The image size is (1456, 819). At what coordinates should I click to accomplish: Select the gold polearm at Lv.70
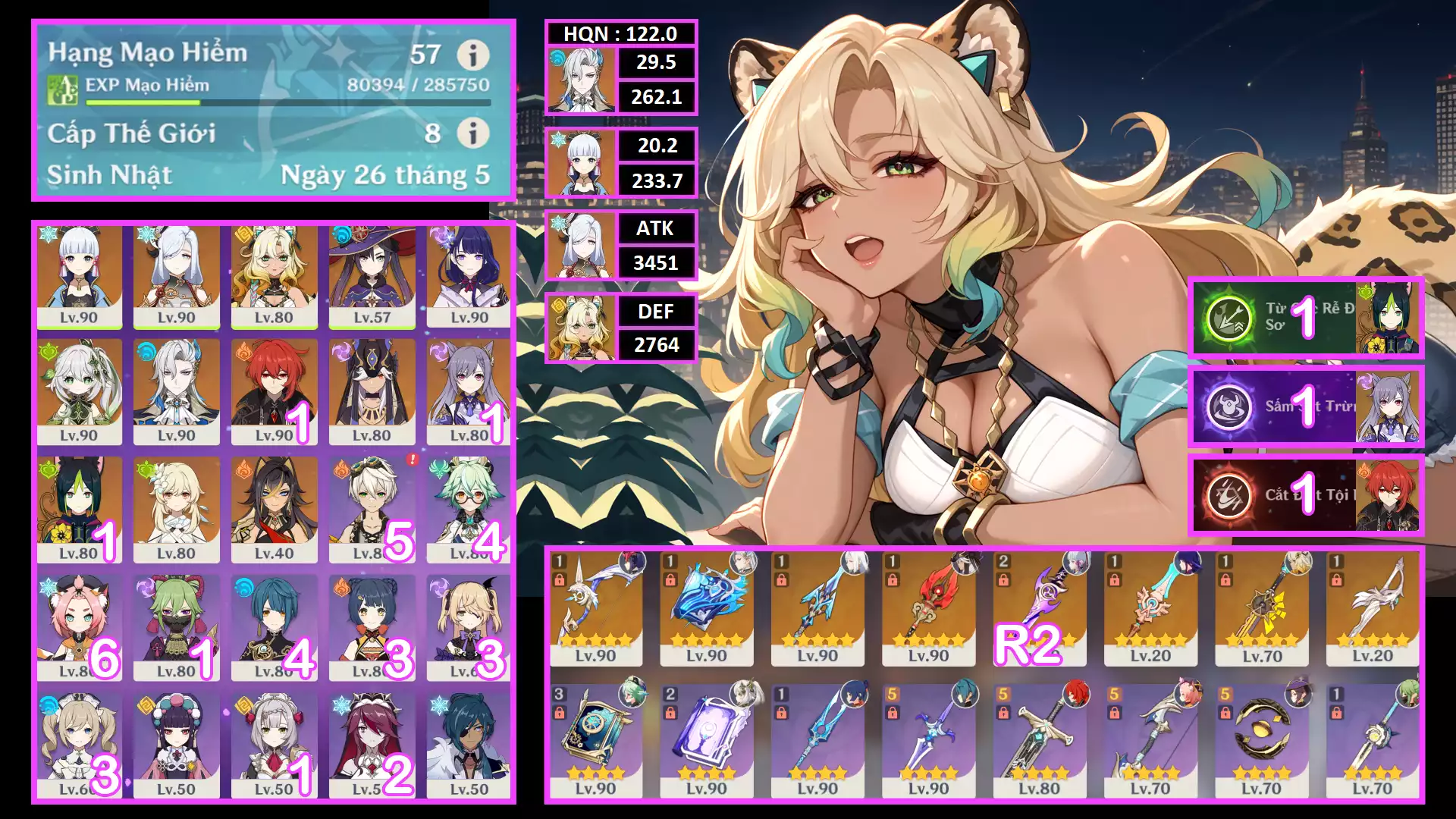(1262, 608)
